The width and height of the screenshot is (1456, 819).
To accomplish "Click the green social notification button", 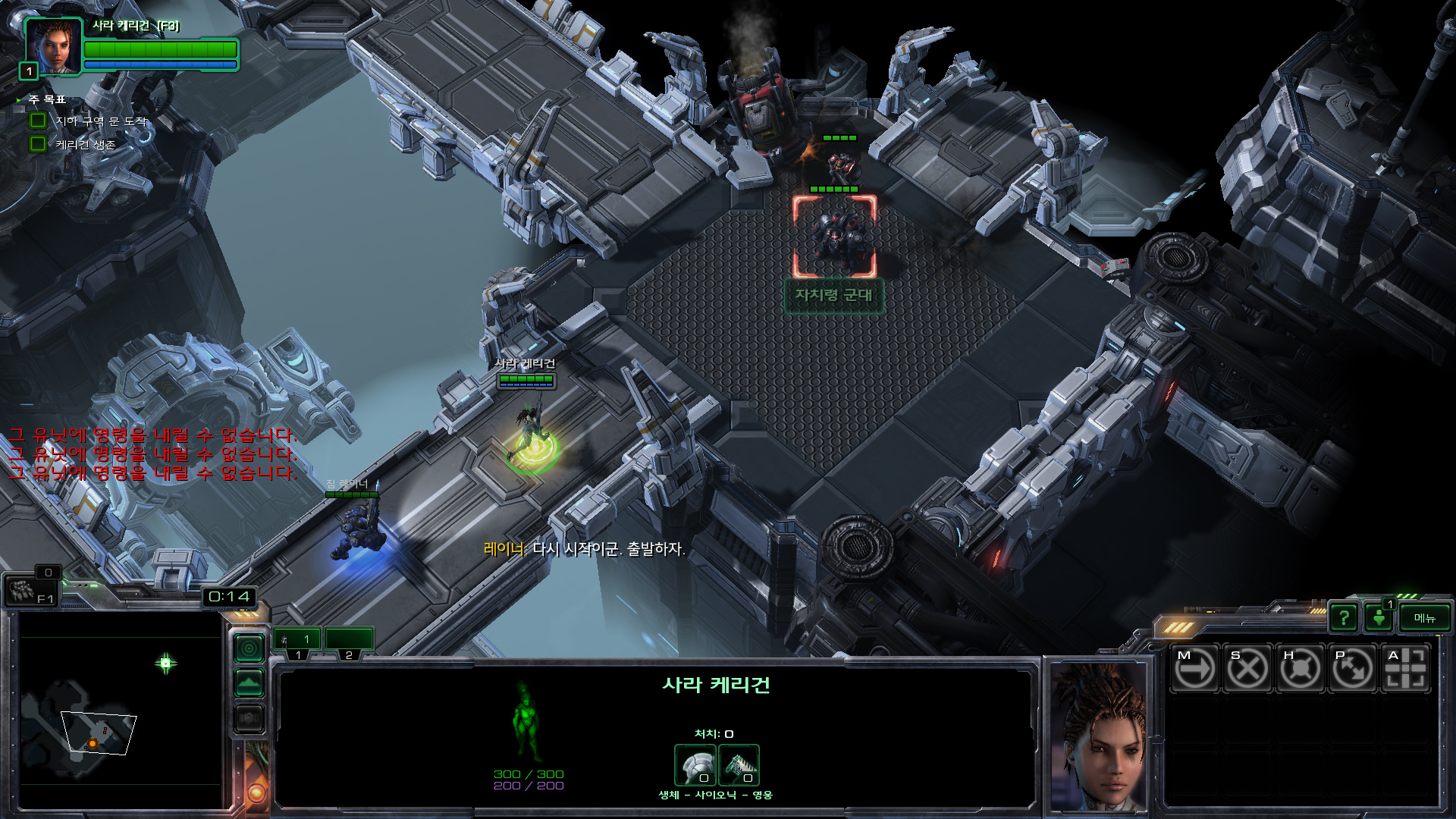I will (1379, 619).
